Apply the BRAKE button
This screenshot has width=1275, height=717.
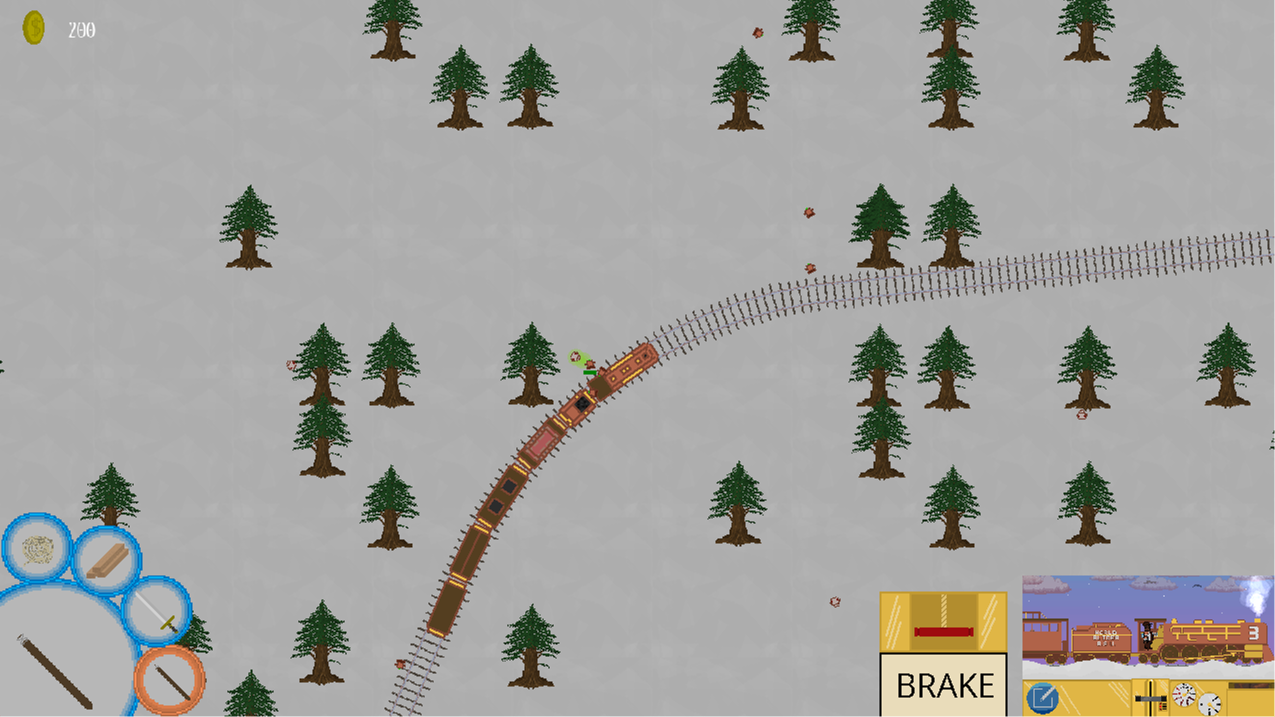click(943, 685)
